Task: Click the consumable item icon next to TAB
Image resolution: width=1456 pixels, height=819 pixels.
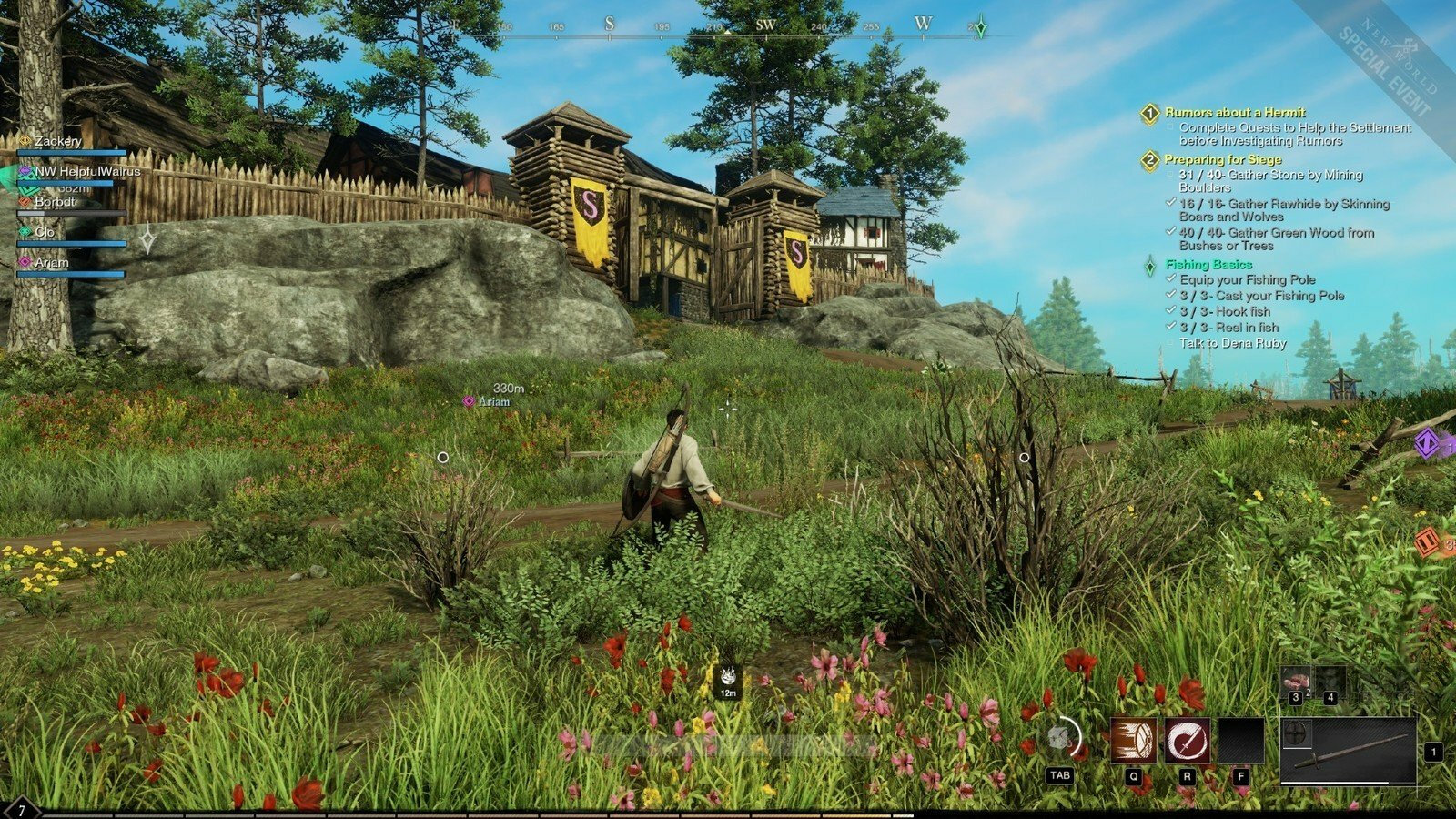Action: click(x=1058, y=737)
